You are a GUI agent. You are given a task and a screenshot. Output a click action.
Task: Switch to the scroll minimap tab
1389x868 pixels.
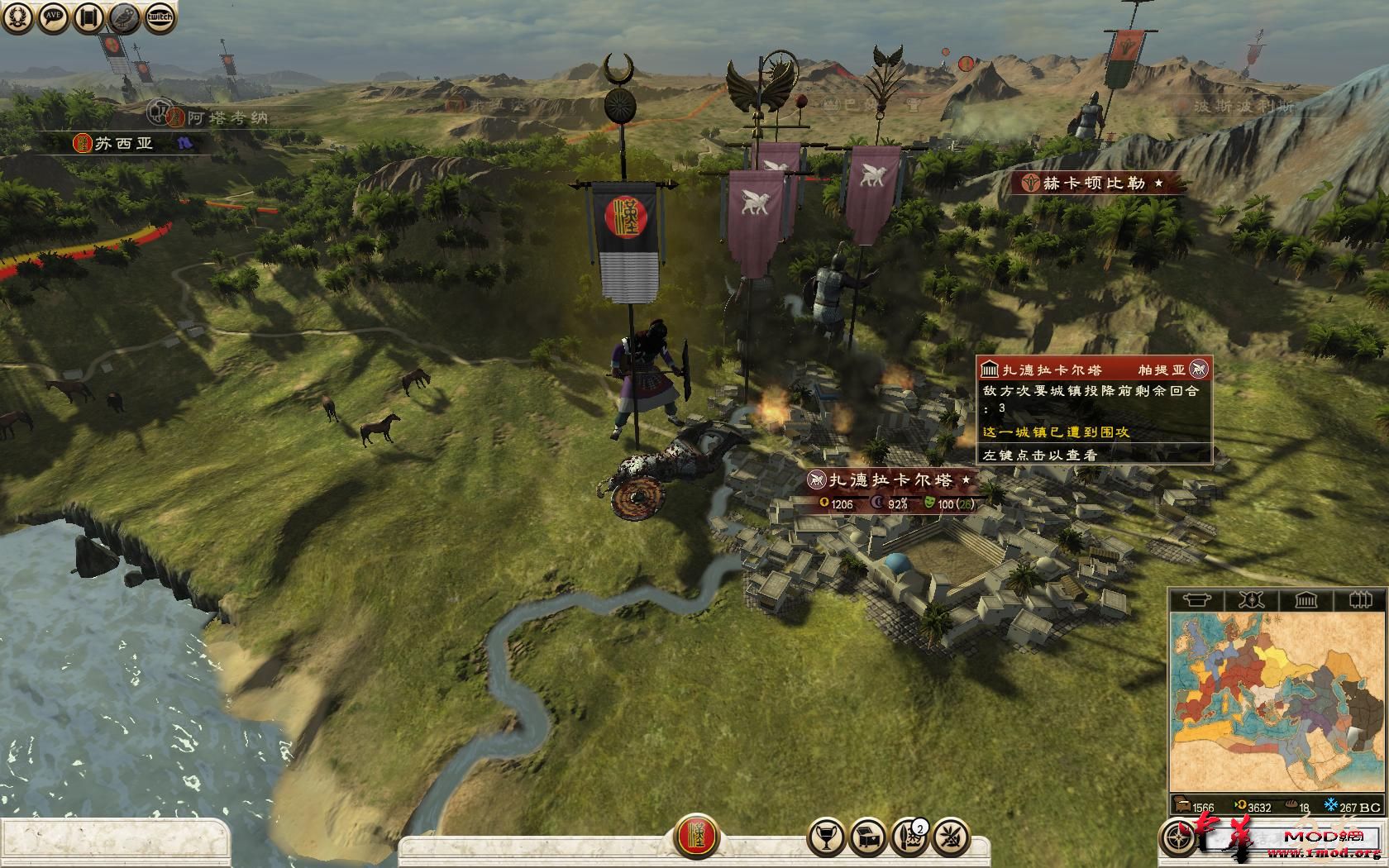(1197, 599)
